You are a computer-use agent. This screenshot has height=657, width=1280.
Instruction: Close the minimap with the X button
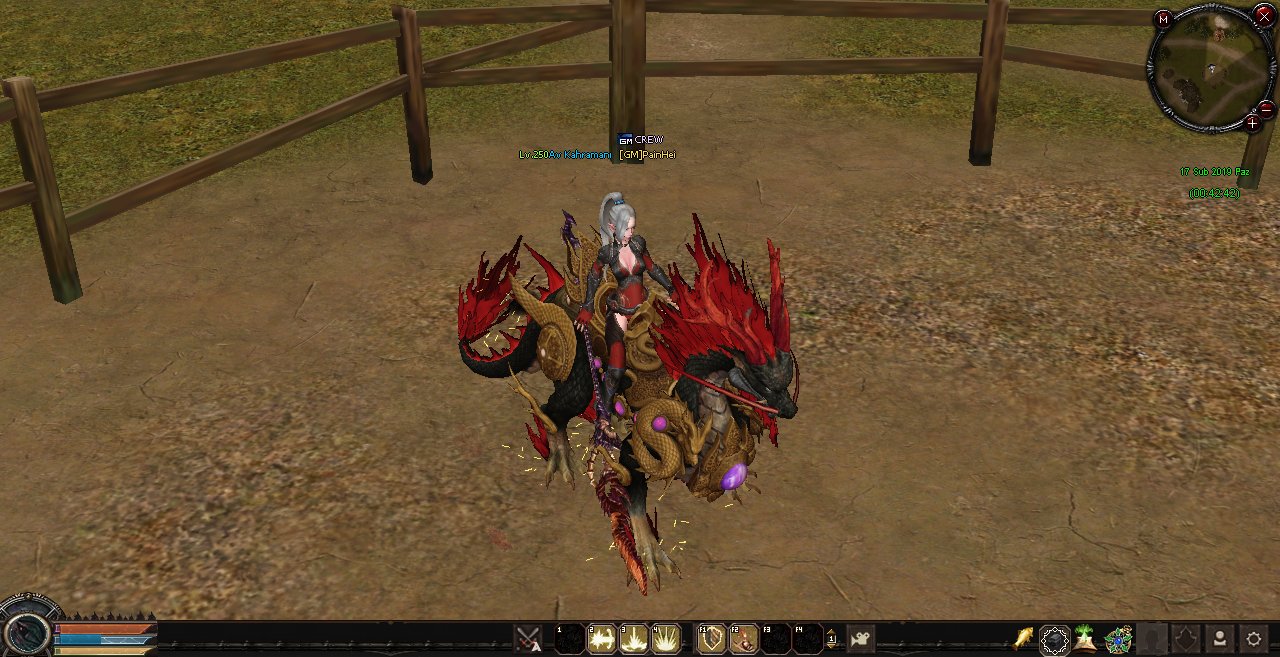point(1264,14)
